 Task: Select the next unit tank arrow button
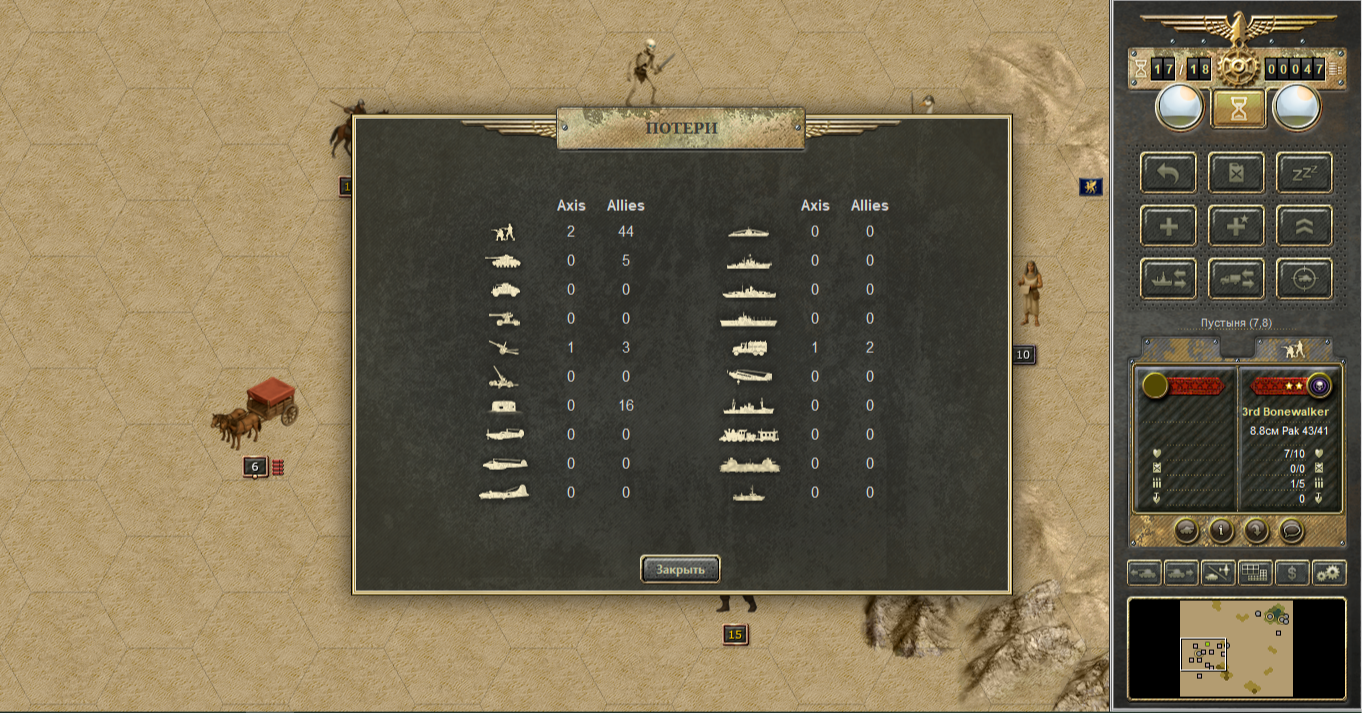pos(1181,573)
